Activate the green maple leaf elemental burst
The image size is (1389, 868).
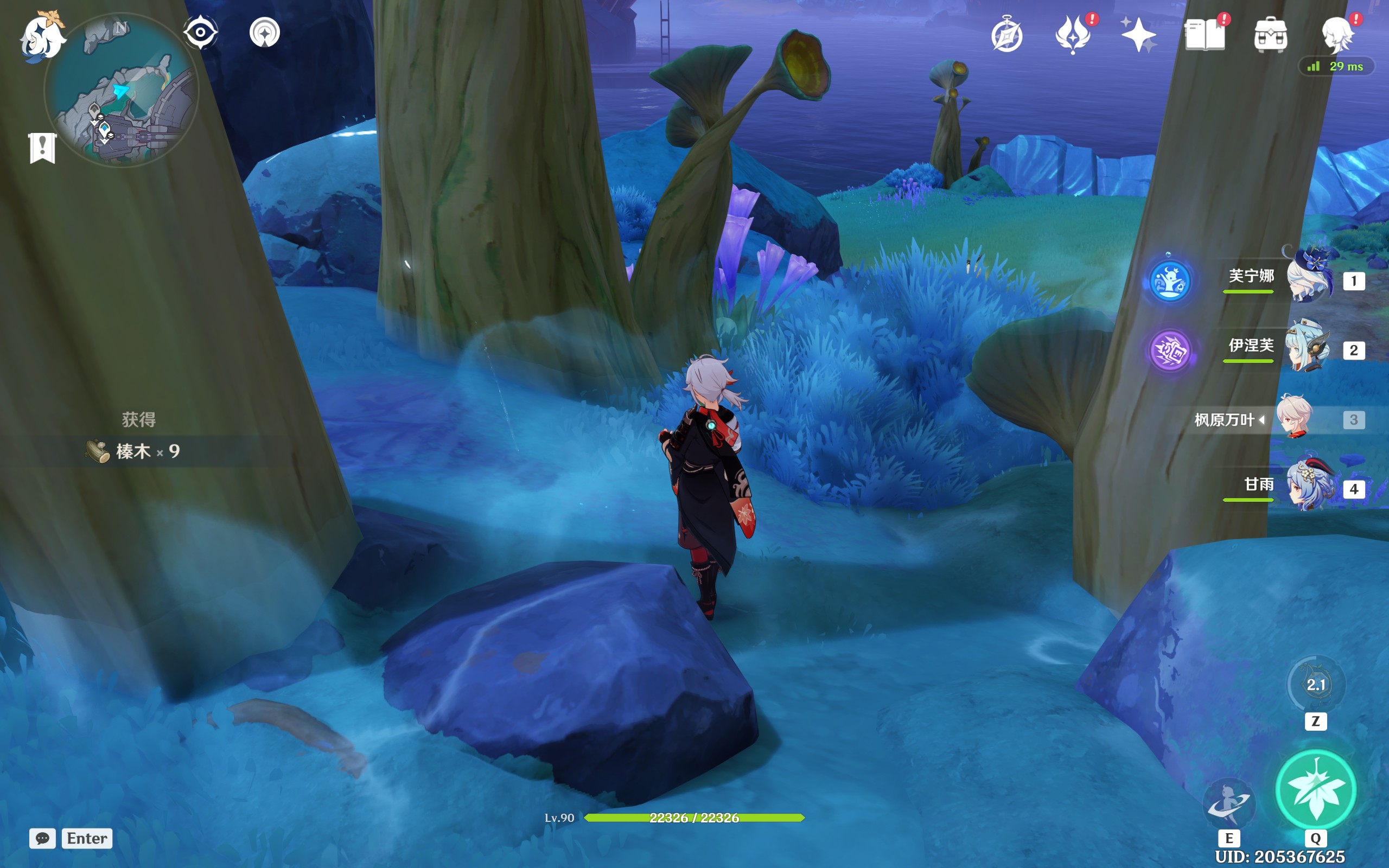pyautogui.click(x=1316, y=790)
